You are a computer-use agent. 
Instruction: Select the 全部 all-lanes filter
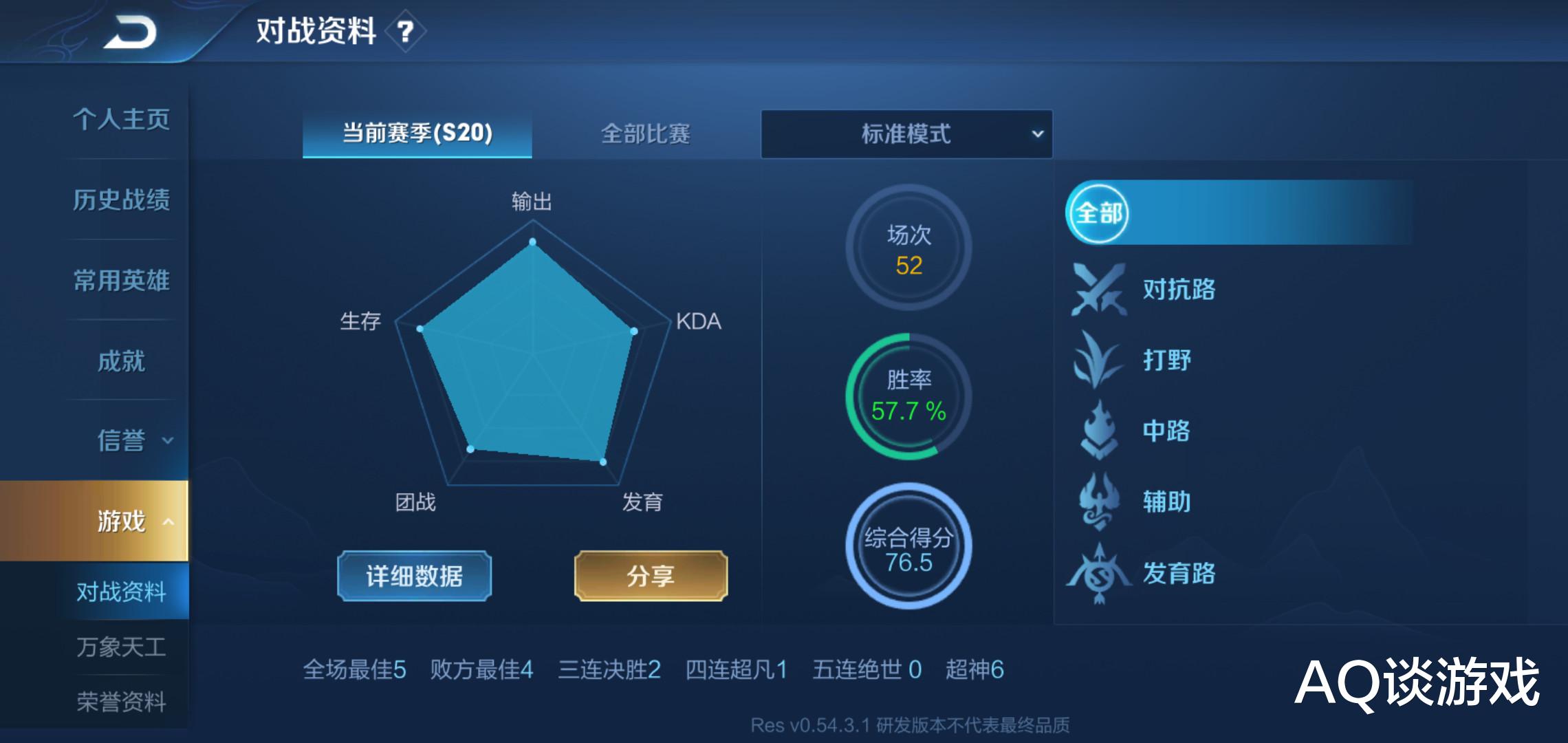1098,215
